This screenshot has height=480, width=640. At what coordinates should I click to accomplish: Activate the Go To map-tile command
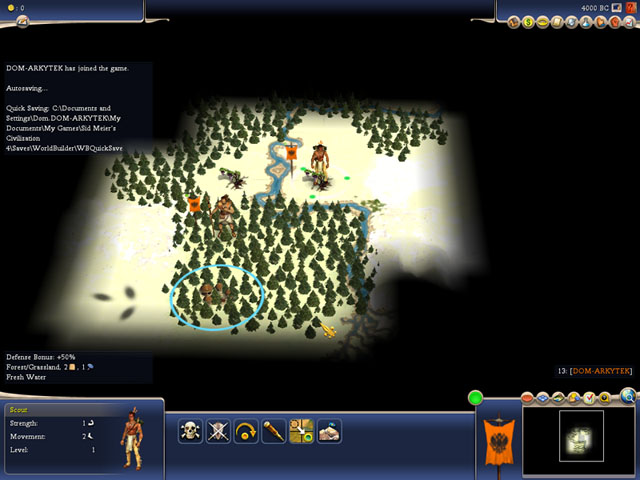click(302, 431)
